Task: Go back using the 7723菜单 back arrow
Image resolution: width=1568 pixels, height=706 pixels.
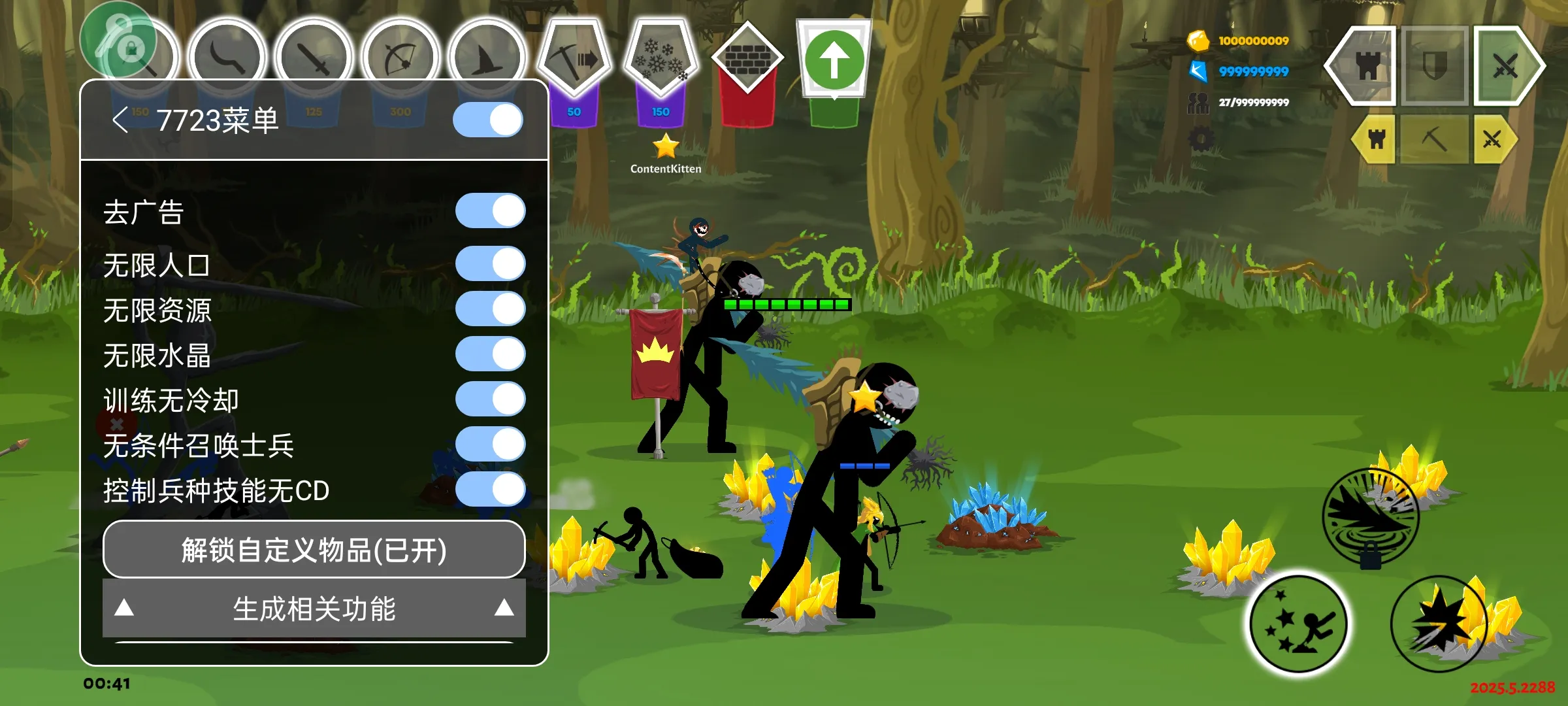Action: coord(120,120)
